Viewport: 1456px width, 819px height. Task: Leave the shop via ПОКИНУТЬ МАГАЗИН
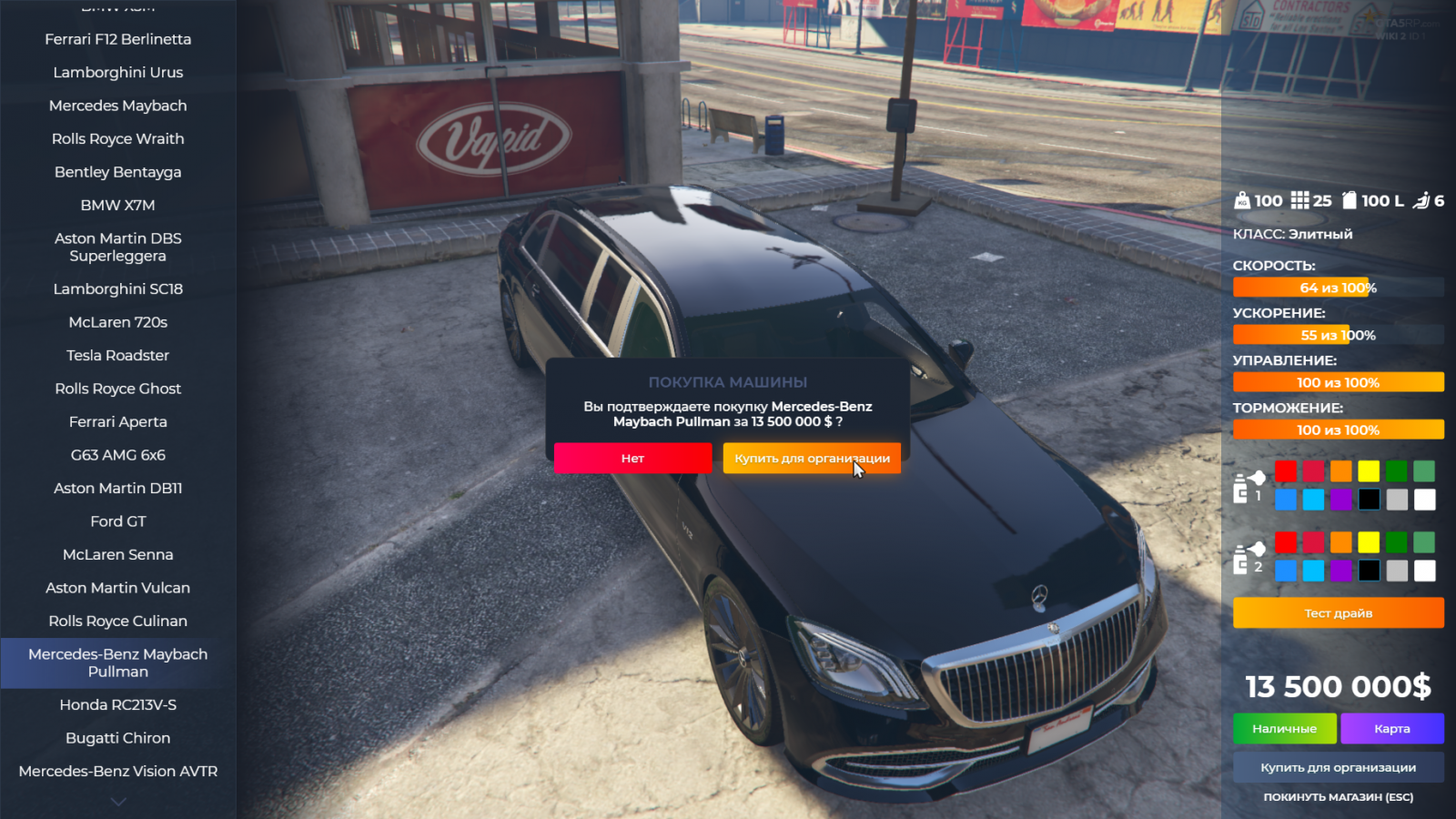coord(1338,797)
